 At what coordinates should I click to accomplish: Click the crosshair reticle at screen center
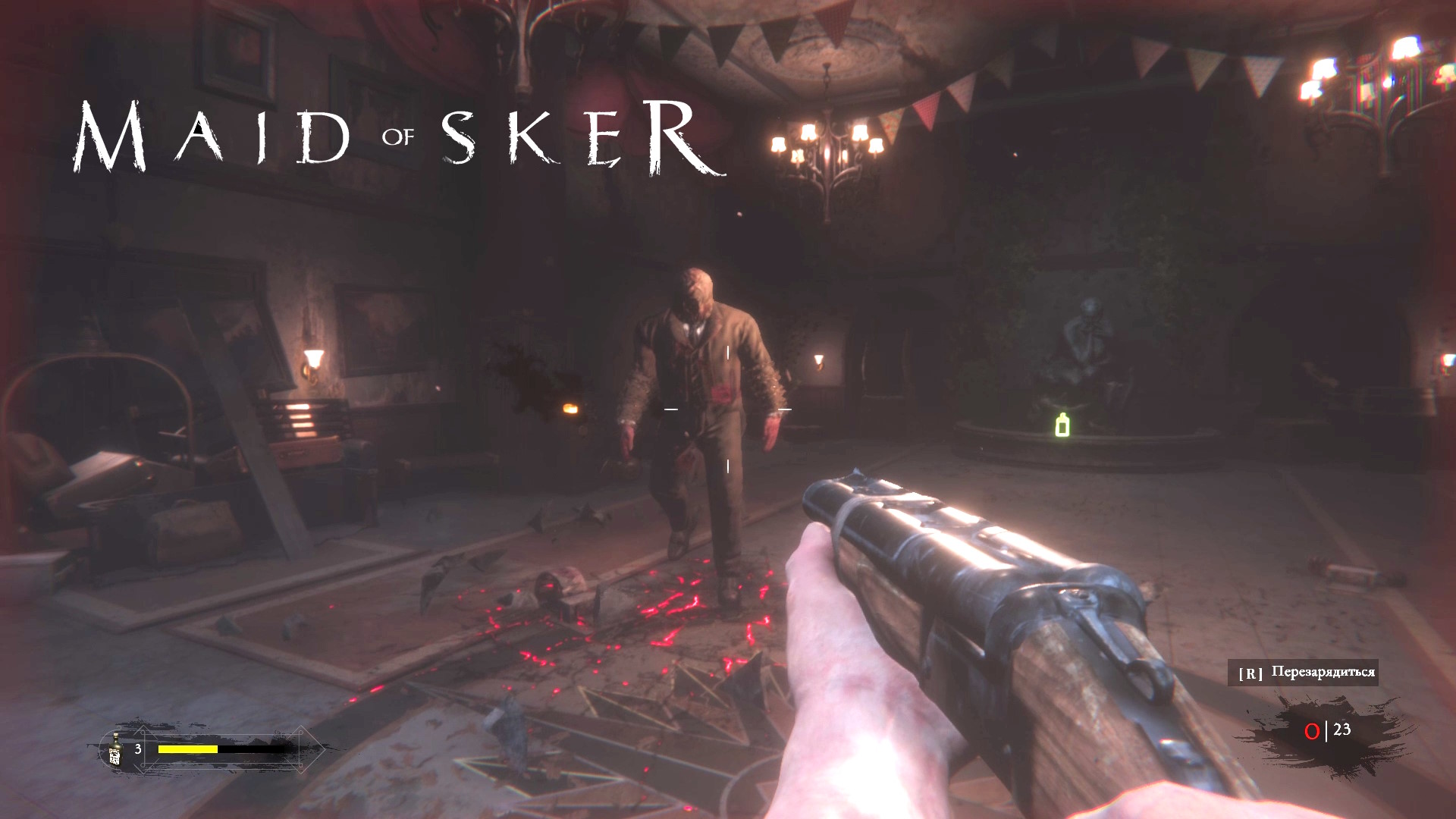(x=726, y=409)
